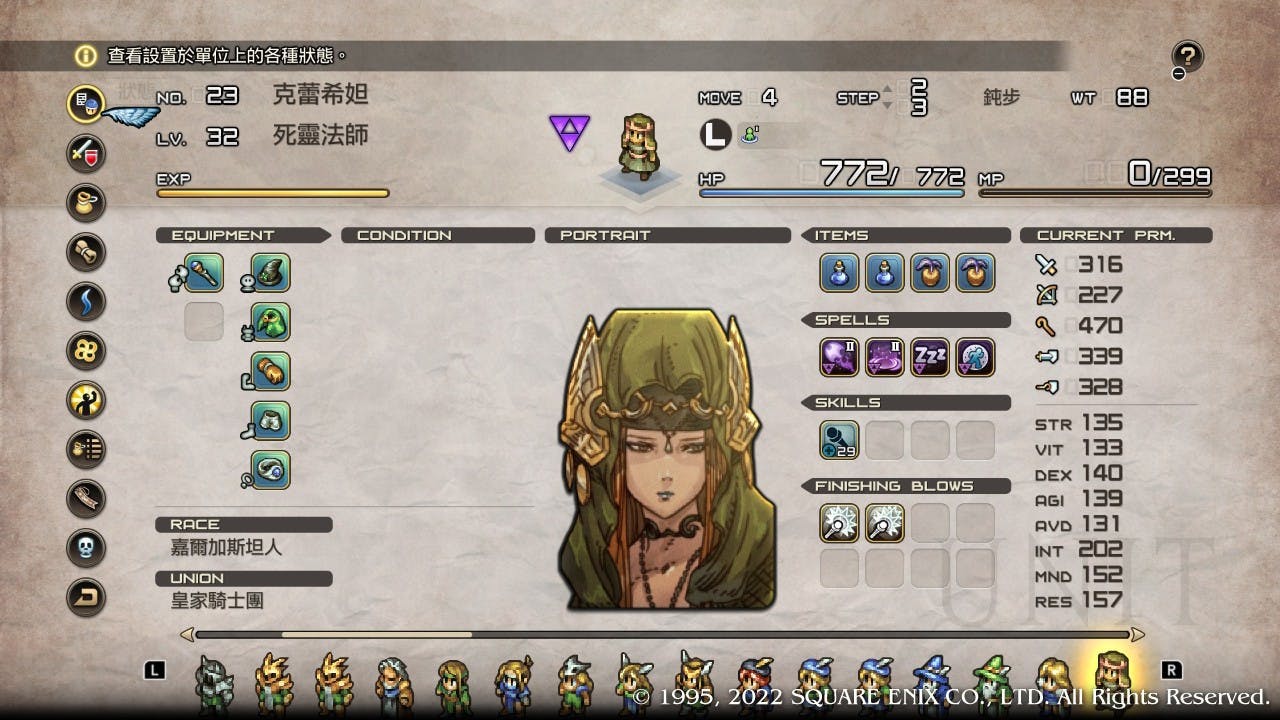Select the sword and shield sidebar icon
This screenshot has height=720, width=1280.
point(86,153)
